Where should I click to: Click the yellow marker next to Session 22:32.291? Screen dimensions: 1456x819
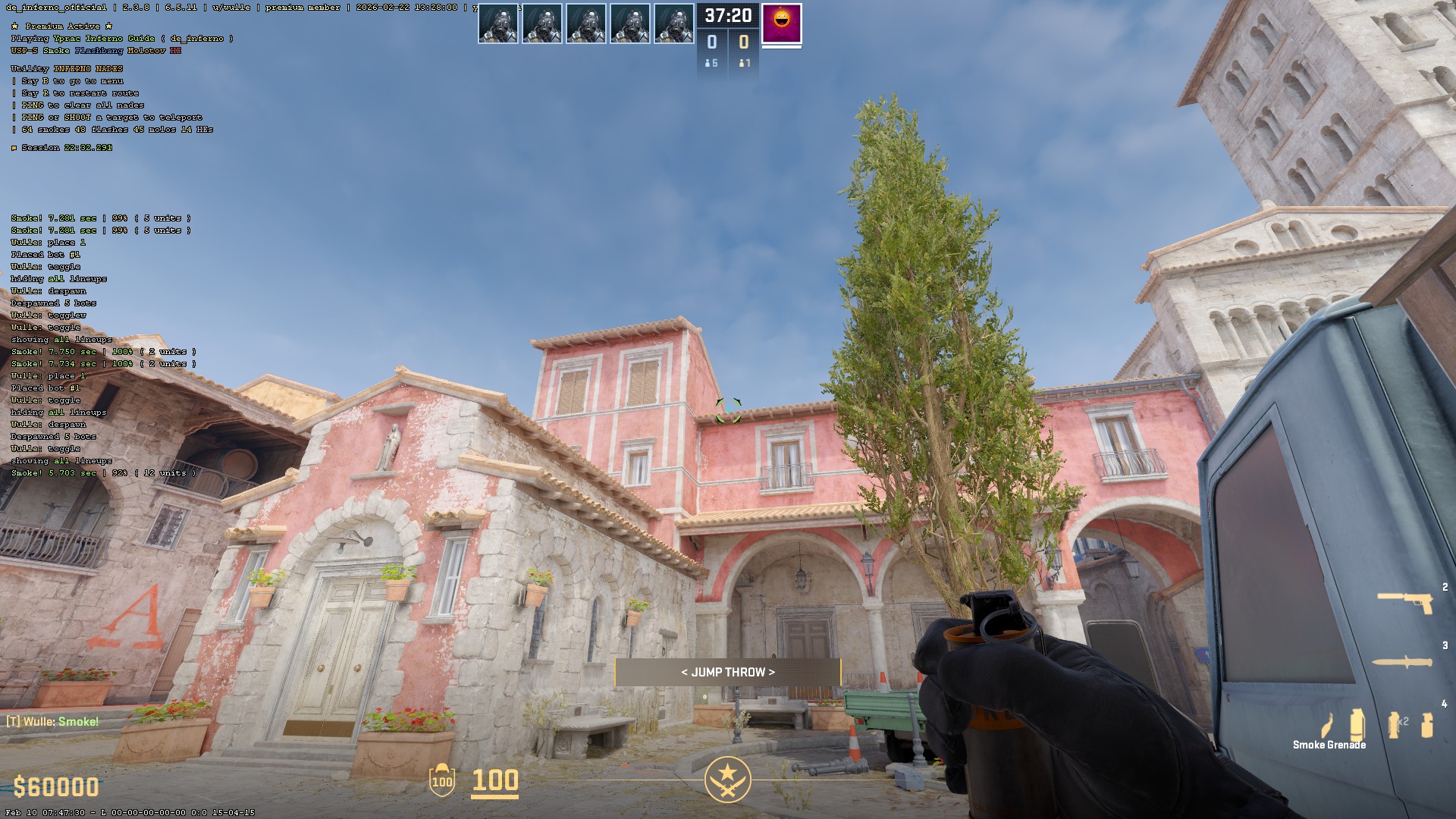point(14,148)
